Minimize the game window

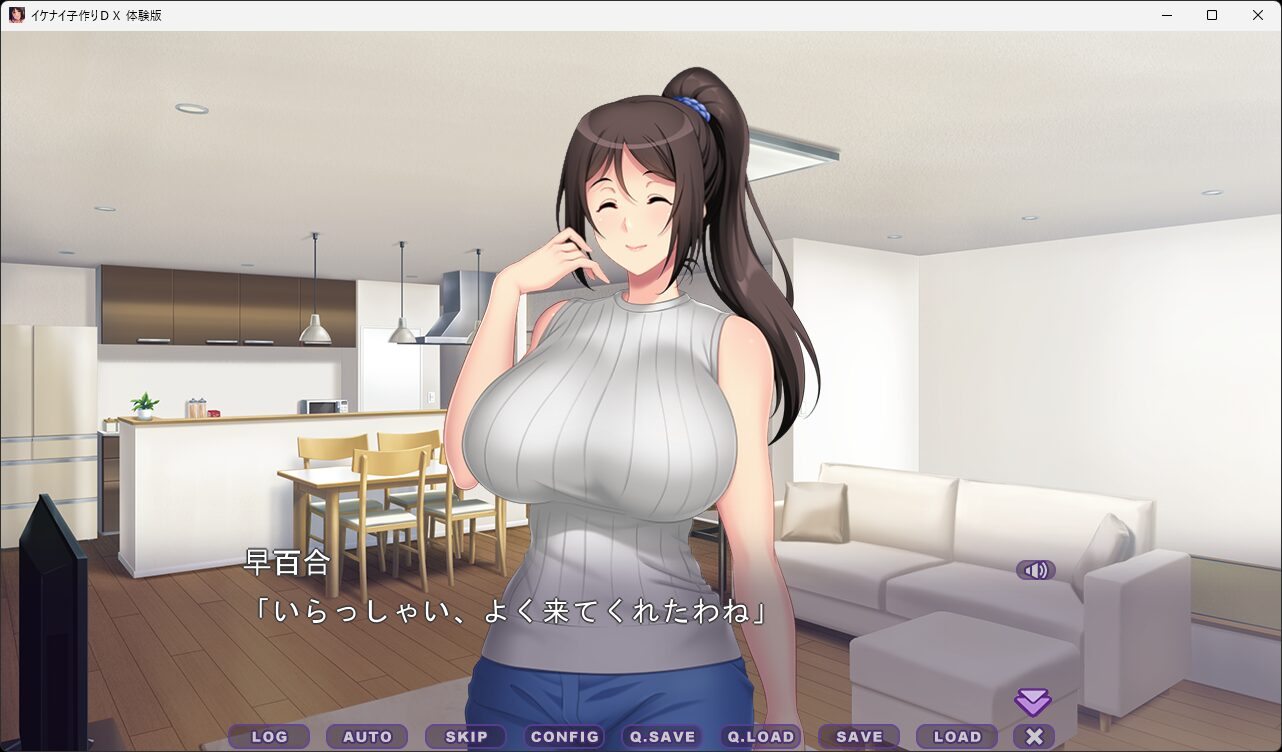1166,15
